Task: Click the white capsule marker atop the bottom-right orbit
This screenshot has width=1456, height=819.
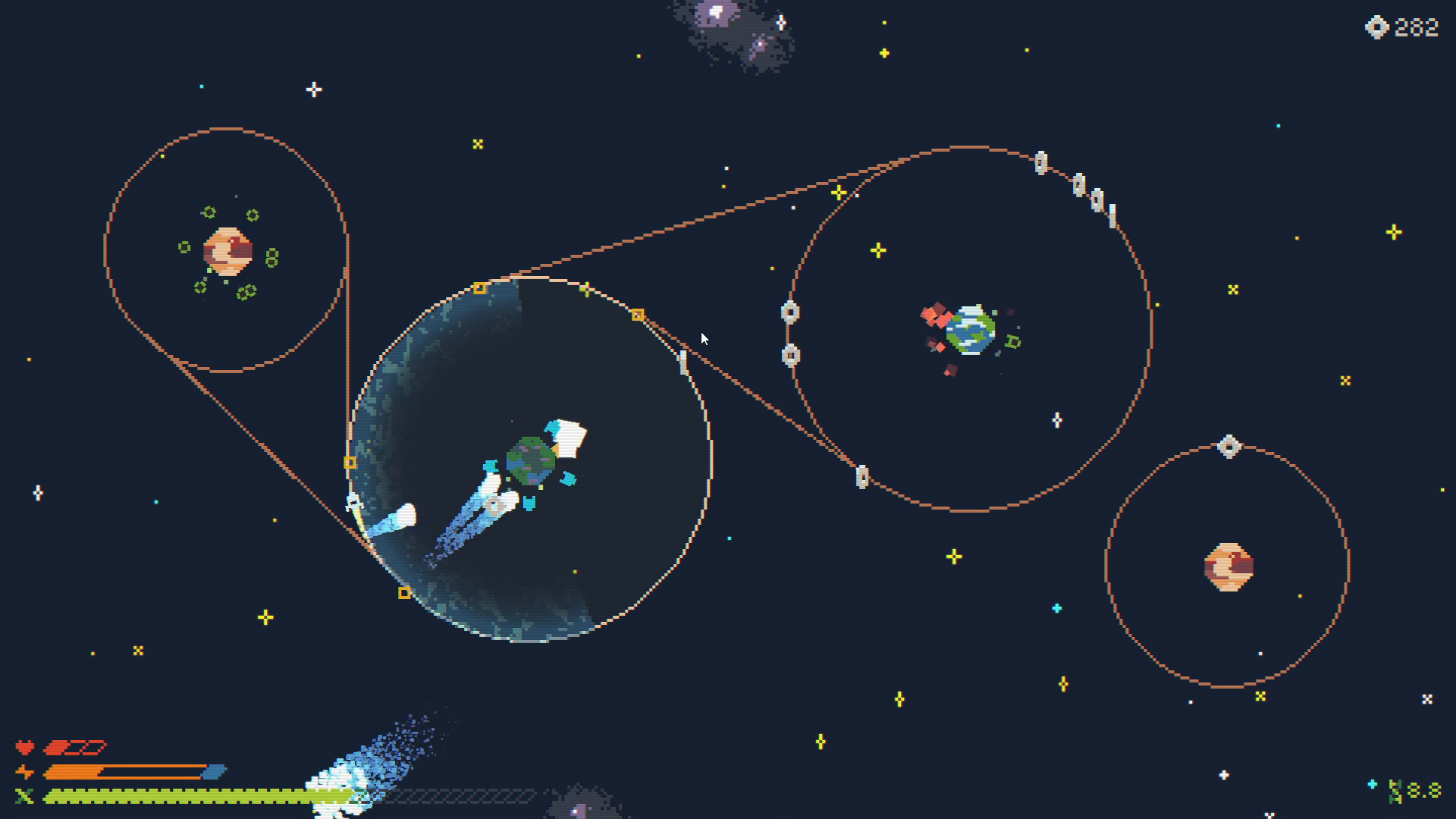Action: 1228,447
